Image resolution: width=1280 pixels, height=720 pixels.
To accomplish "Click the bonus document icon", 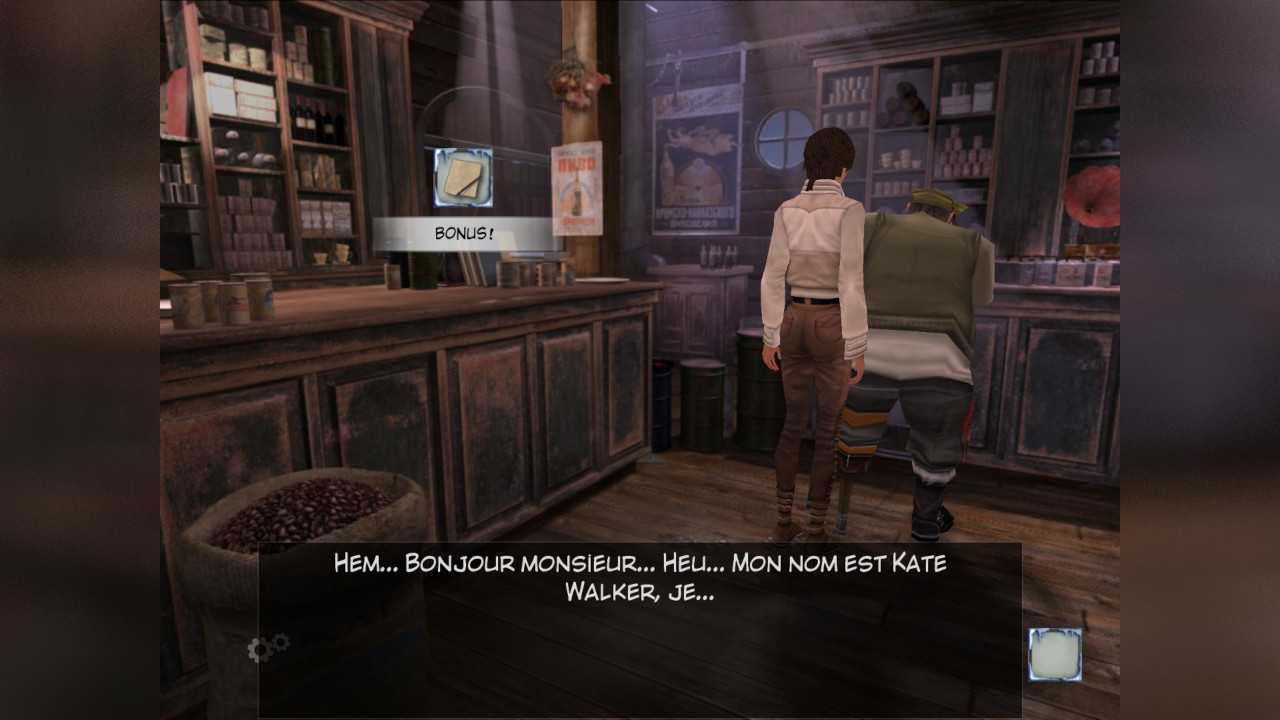I will point(463,177).
